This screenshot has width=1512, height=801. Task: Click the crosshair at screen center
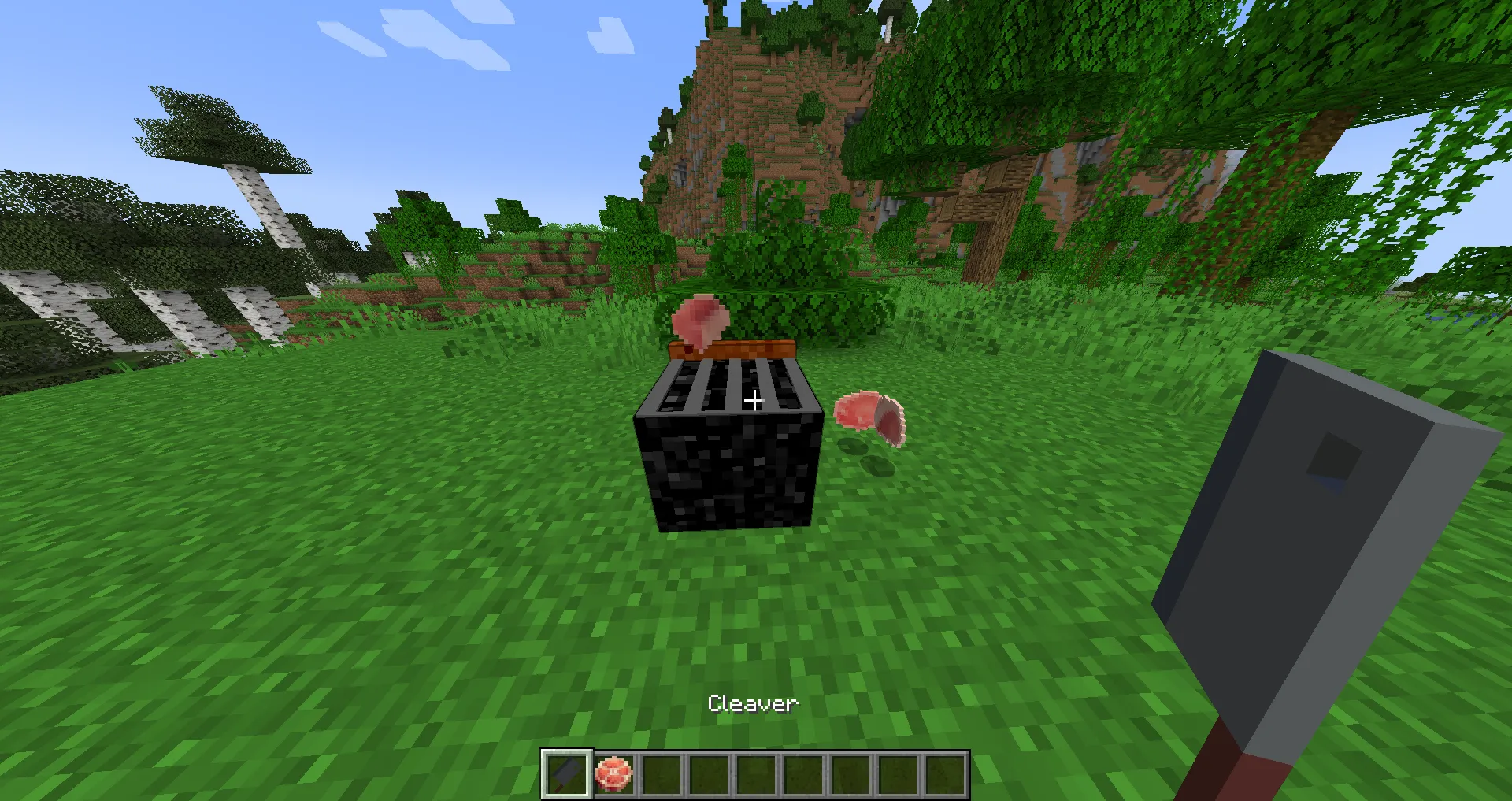coord(754,400)
